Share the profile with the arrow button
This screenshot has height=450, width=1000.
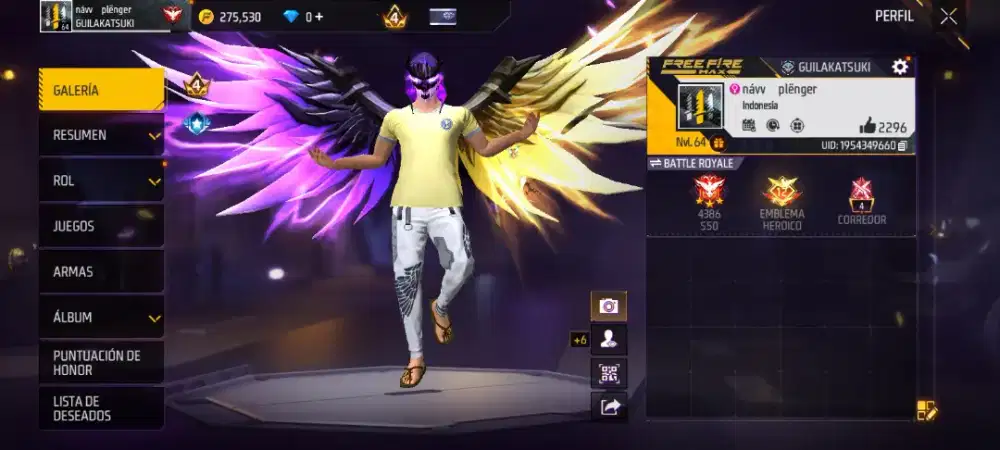608,406
